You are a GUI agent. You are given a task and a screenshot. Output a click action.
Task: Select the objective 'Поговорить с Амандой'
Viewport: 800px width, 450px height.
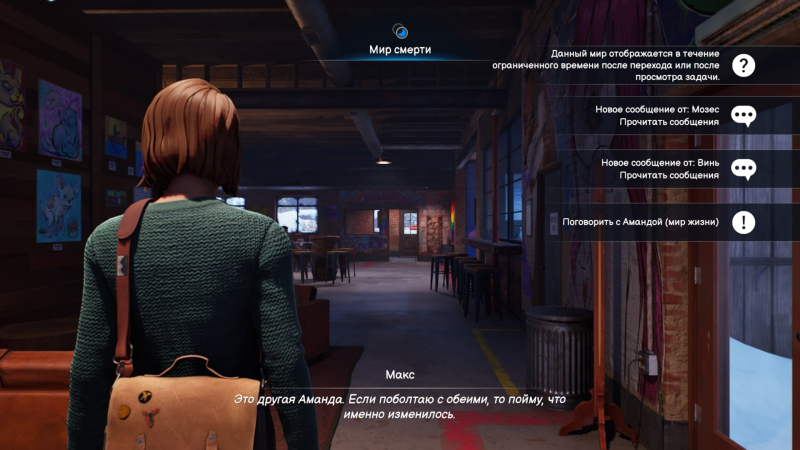pyautogui.click(x=743, y=222)
